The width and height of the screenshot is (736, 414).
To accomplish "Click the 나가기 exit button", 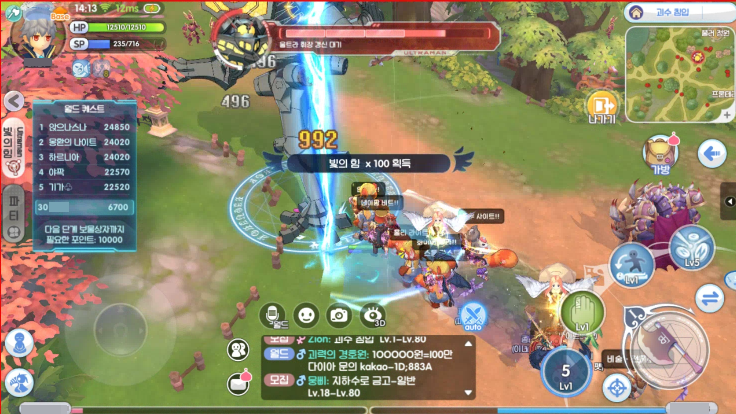I will (x=602, y=106).
